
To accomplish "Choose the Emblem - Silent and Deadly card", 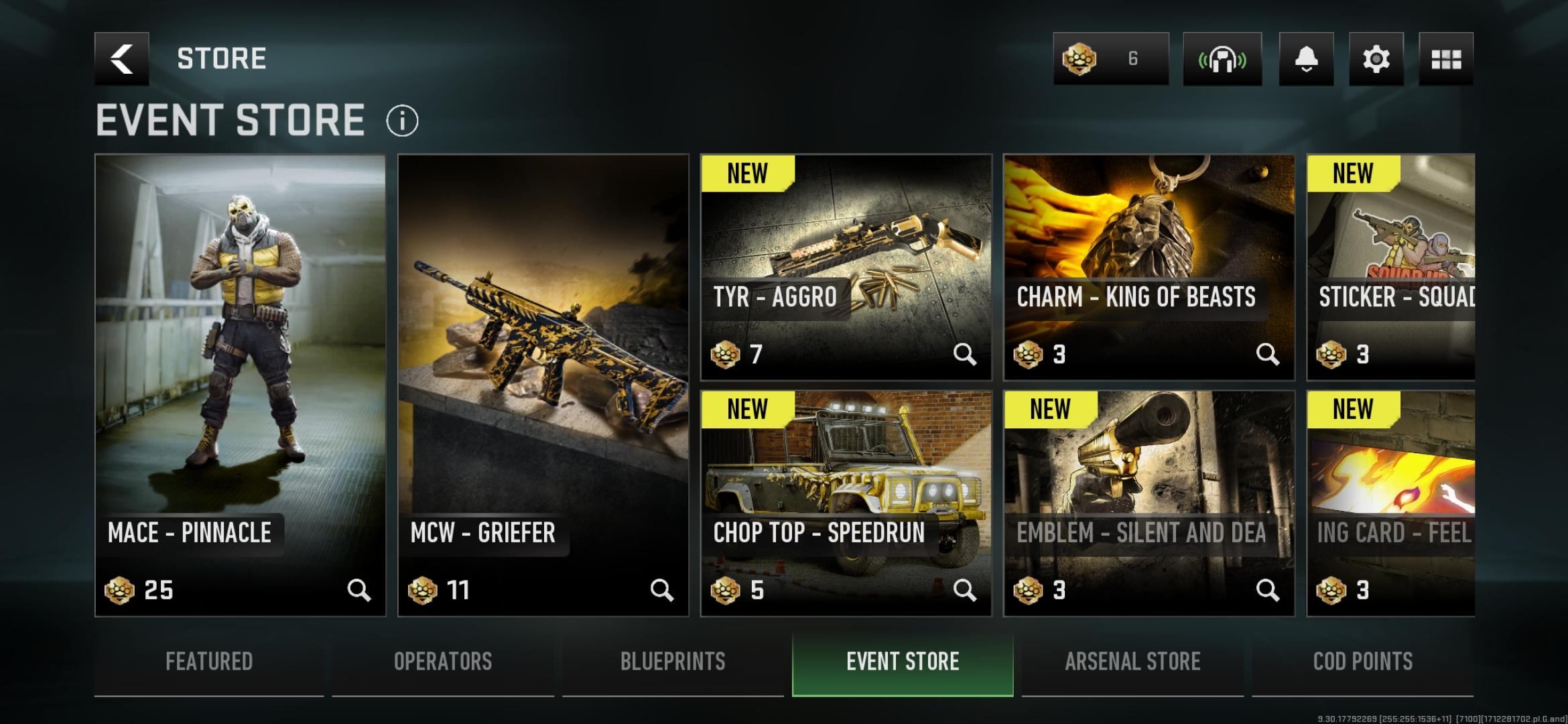I will point(1149,503).
